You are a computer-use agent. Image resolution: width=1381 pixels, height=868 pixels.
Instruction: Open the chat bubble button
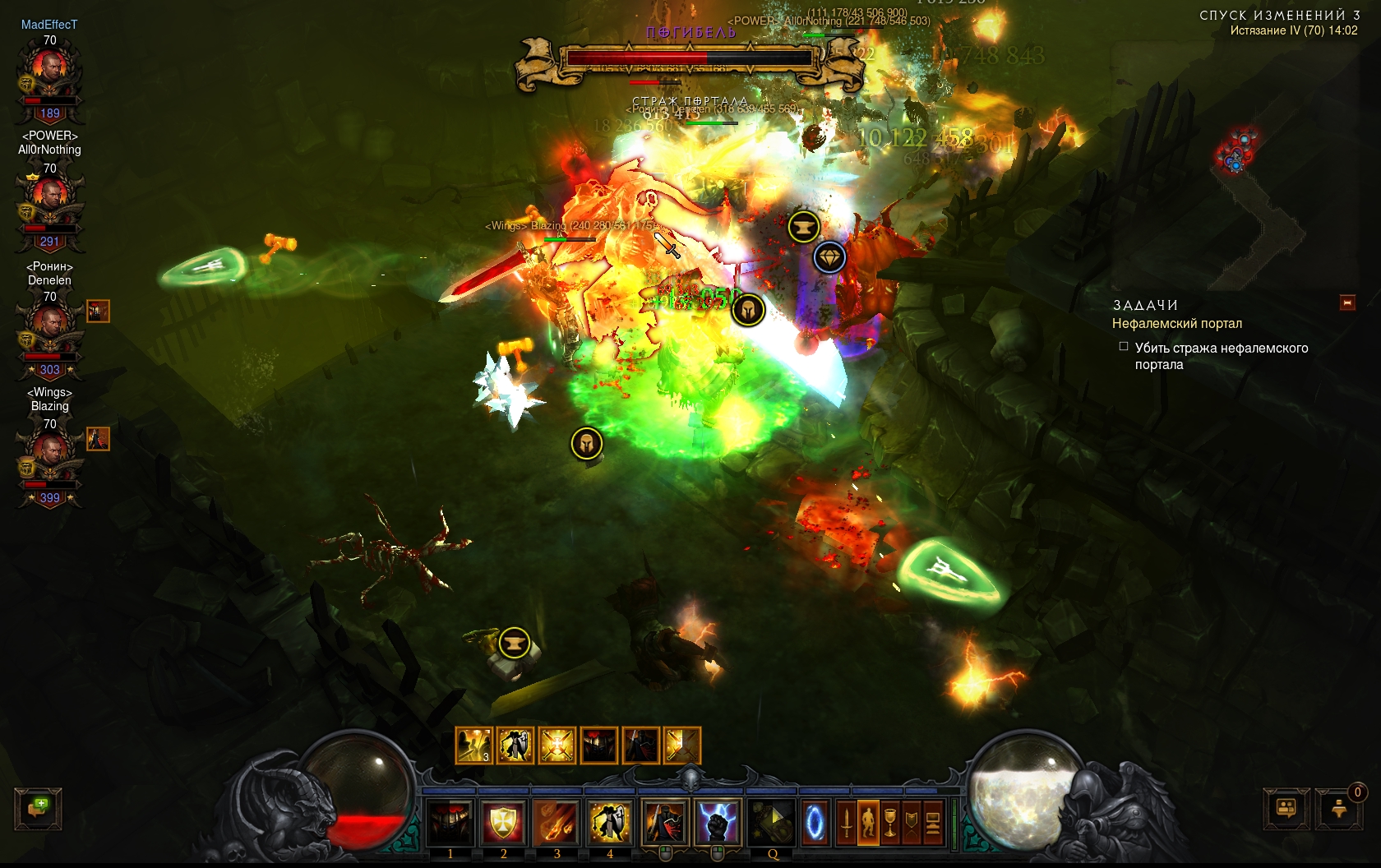click(38, 808)
